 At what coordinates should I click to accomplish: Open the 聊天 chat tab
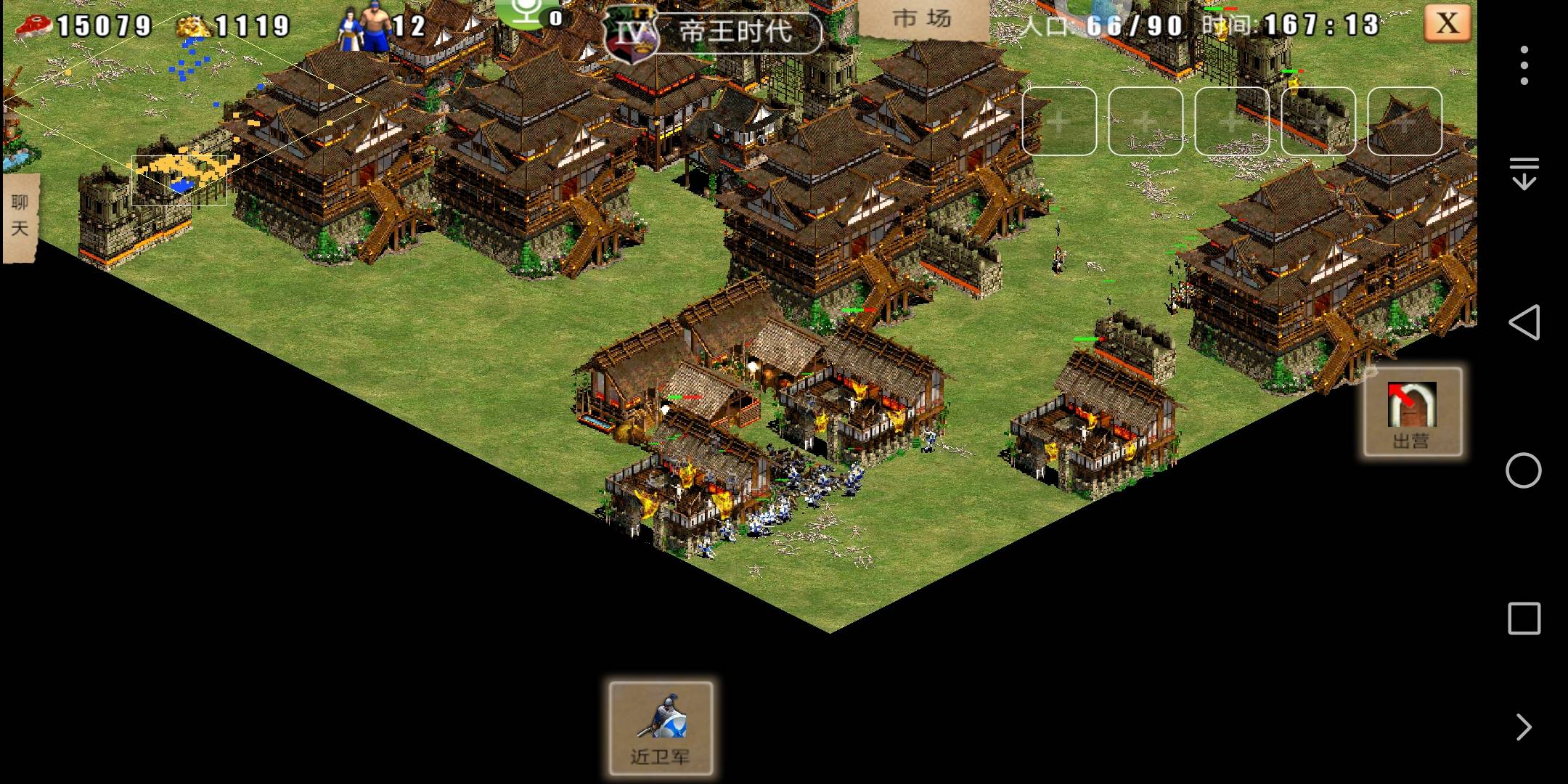[x=20, y=216]
